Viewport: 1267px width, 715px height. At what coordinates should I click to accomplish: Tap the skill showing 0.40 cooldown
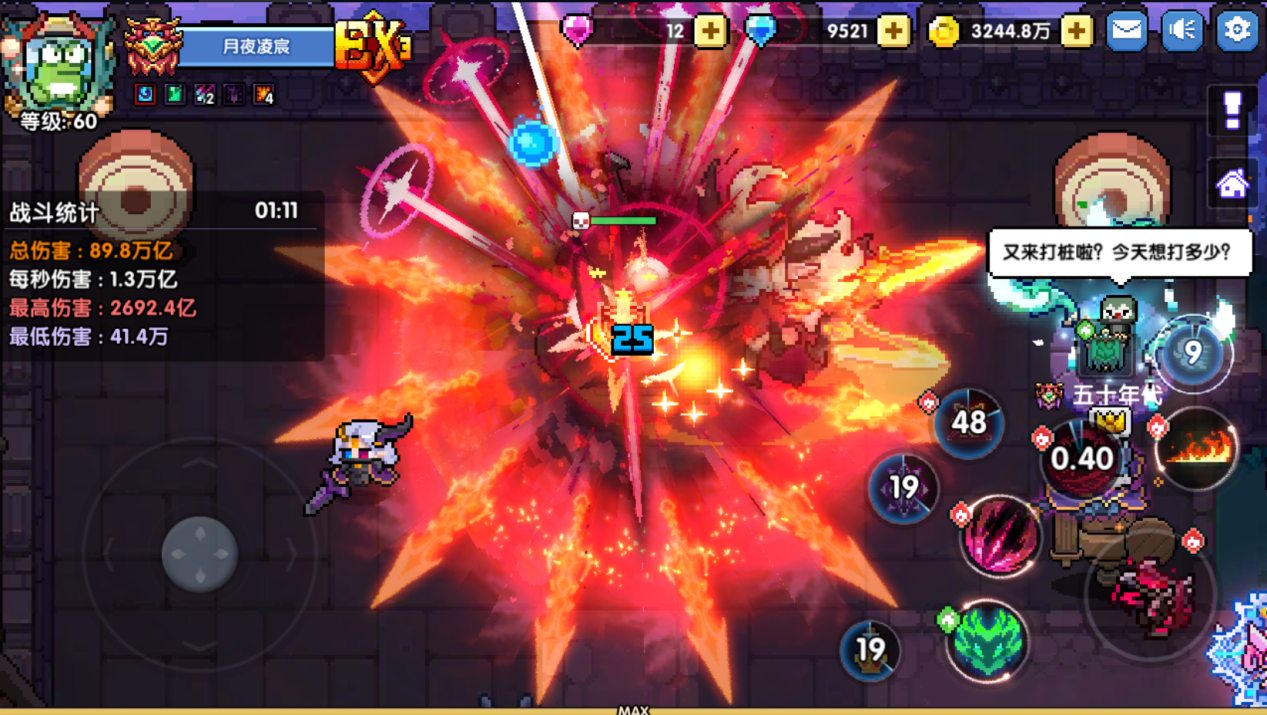pyautogui.click(x=1081, y=458)
